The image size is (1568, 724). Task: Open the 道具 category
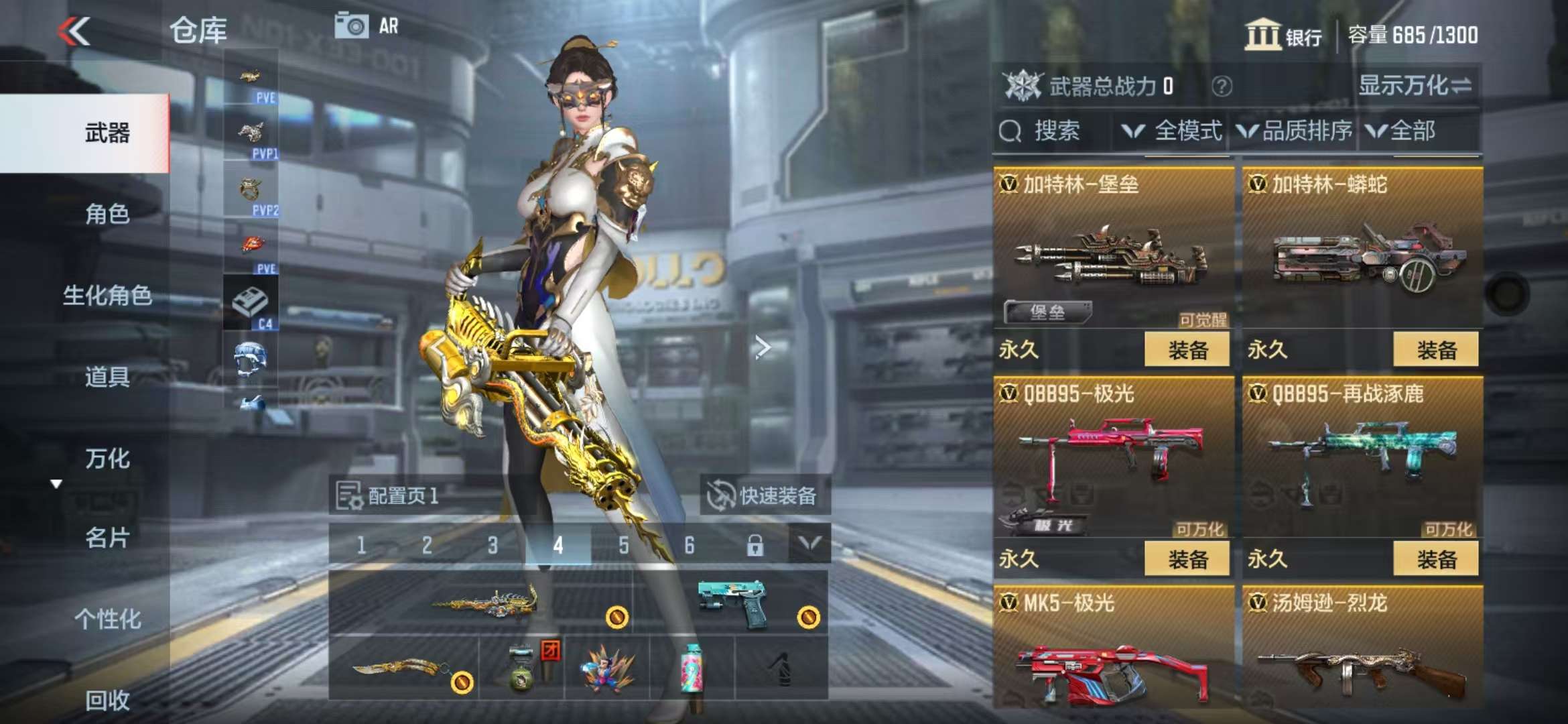point(107,377)
